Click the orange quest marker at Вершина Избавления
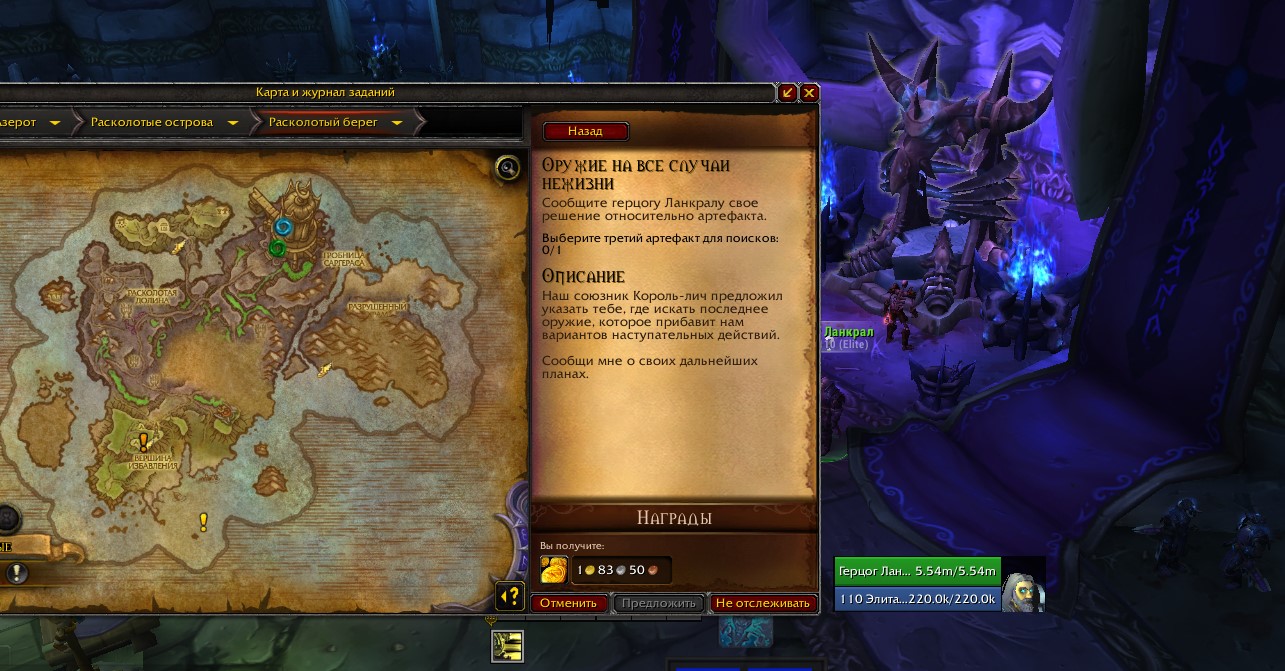 144,440
